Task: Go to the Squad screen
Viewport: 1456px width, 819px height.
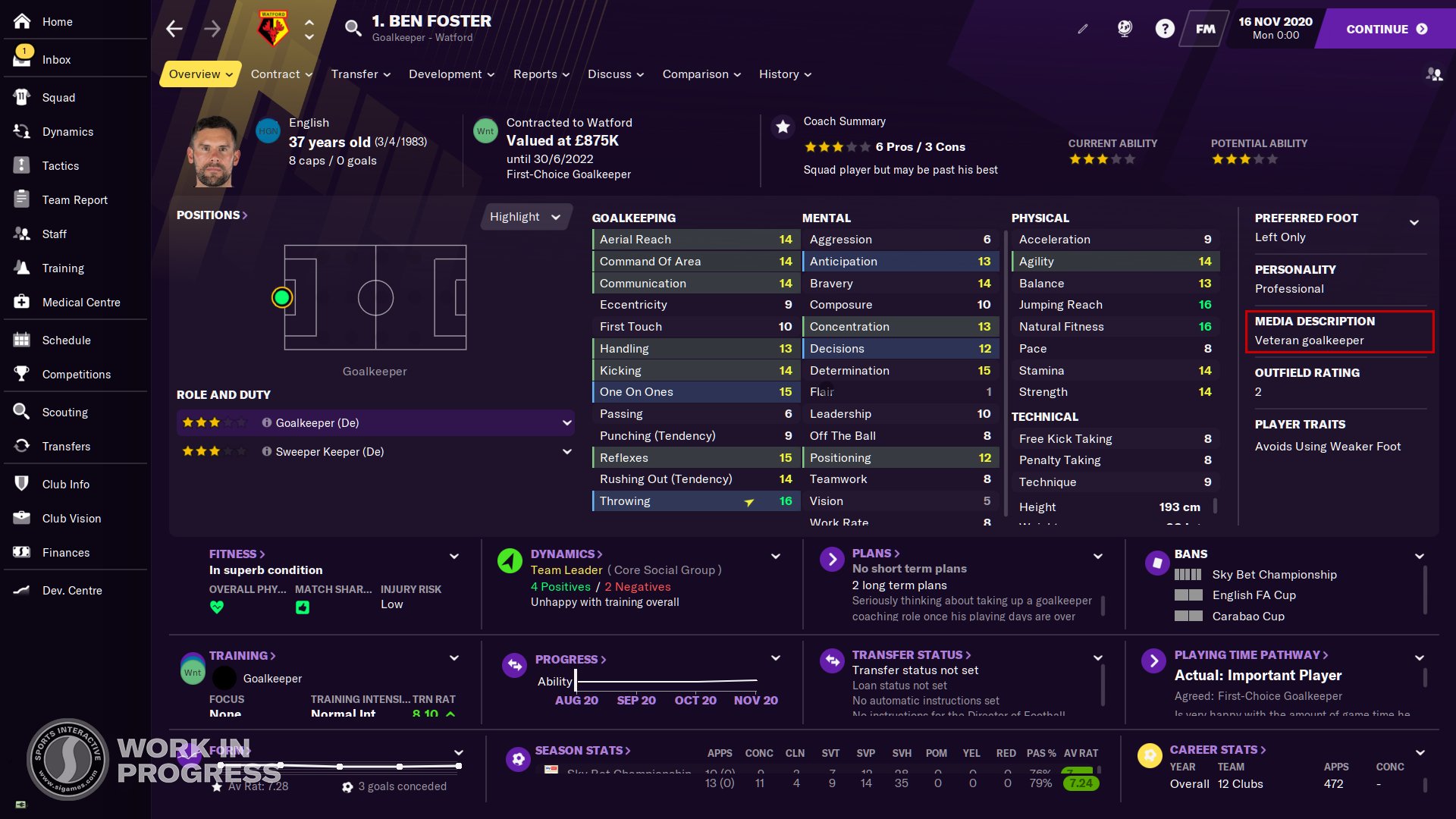Action: tap(58, 97)
